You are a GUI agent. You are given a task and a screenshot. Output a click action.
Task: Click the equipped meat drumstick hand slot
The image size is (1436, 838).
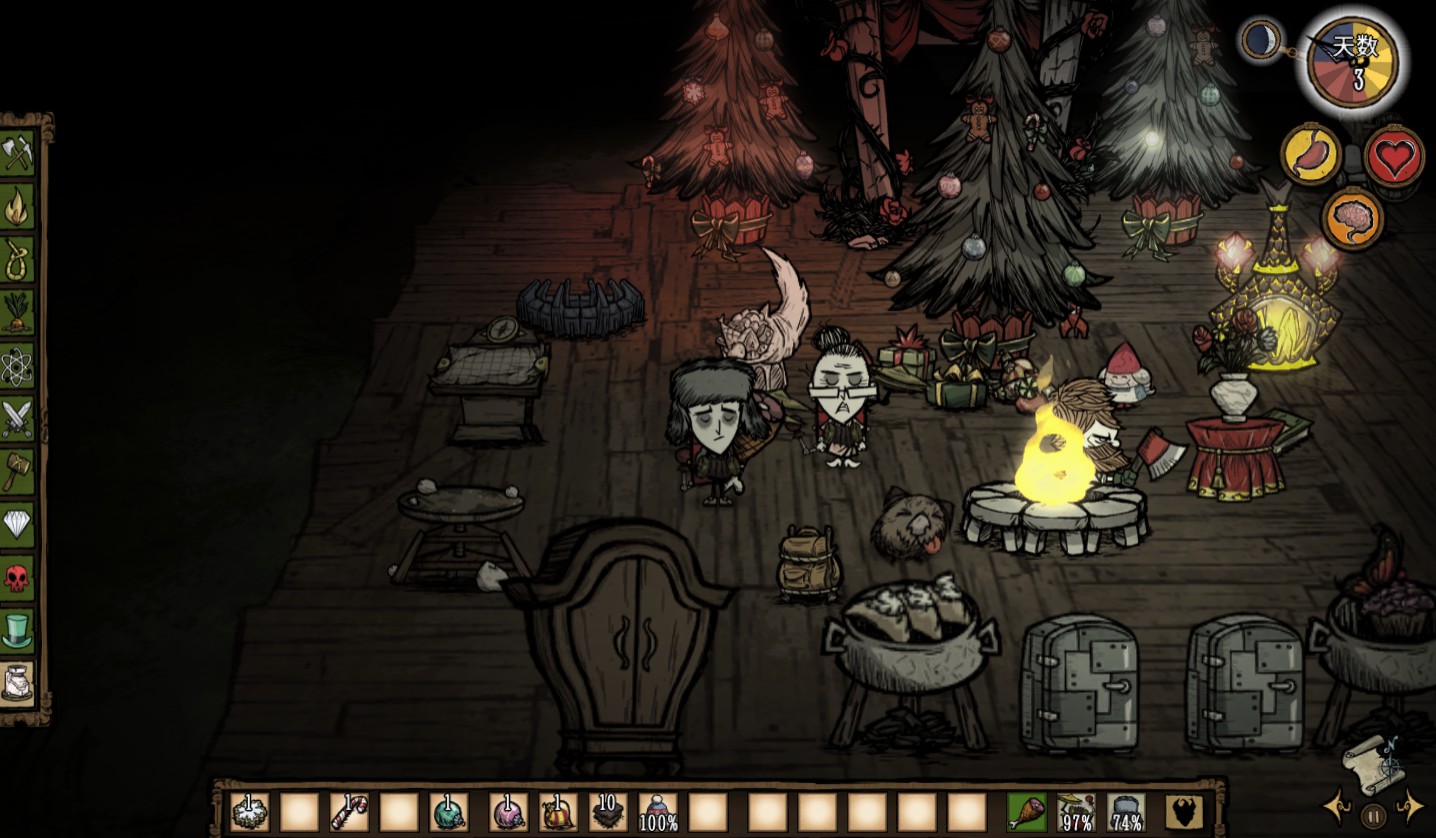coord(1026,811)
